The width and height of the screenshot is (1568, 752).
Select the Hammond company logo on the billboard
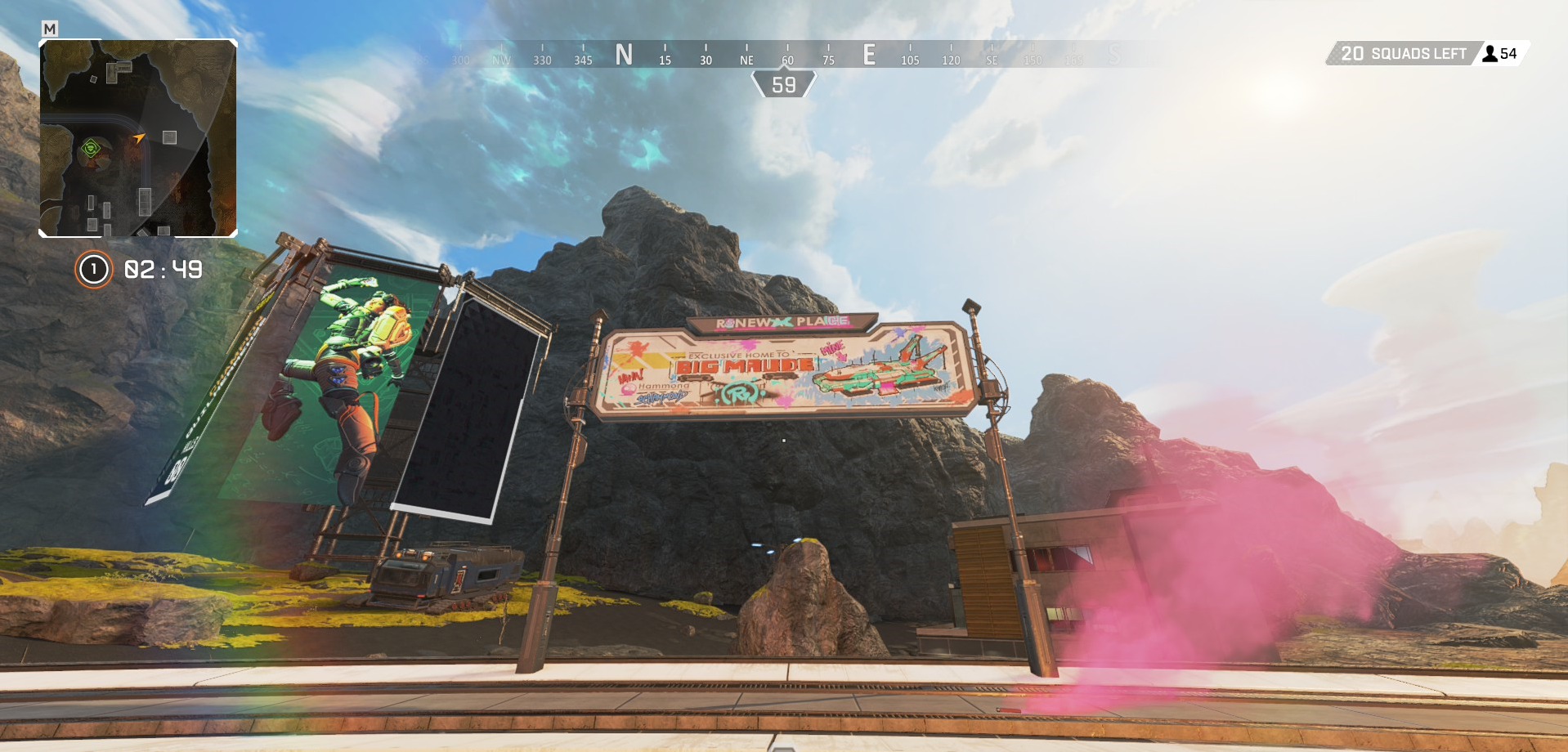664,387
